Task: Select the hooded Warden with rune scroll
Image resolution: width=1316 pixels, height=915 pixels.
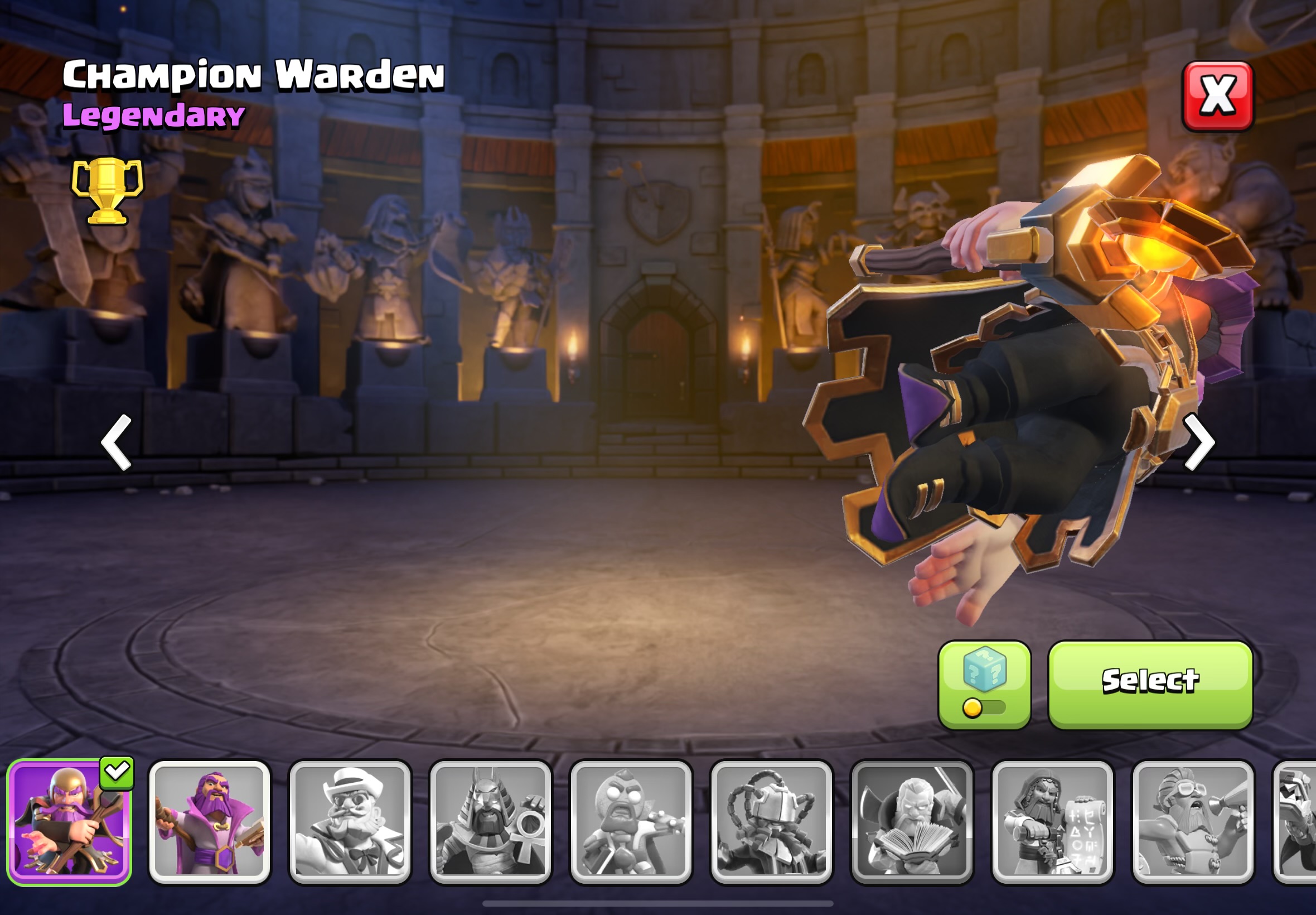Action: [x=1052, y=822]
